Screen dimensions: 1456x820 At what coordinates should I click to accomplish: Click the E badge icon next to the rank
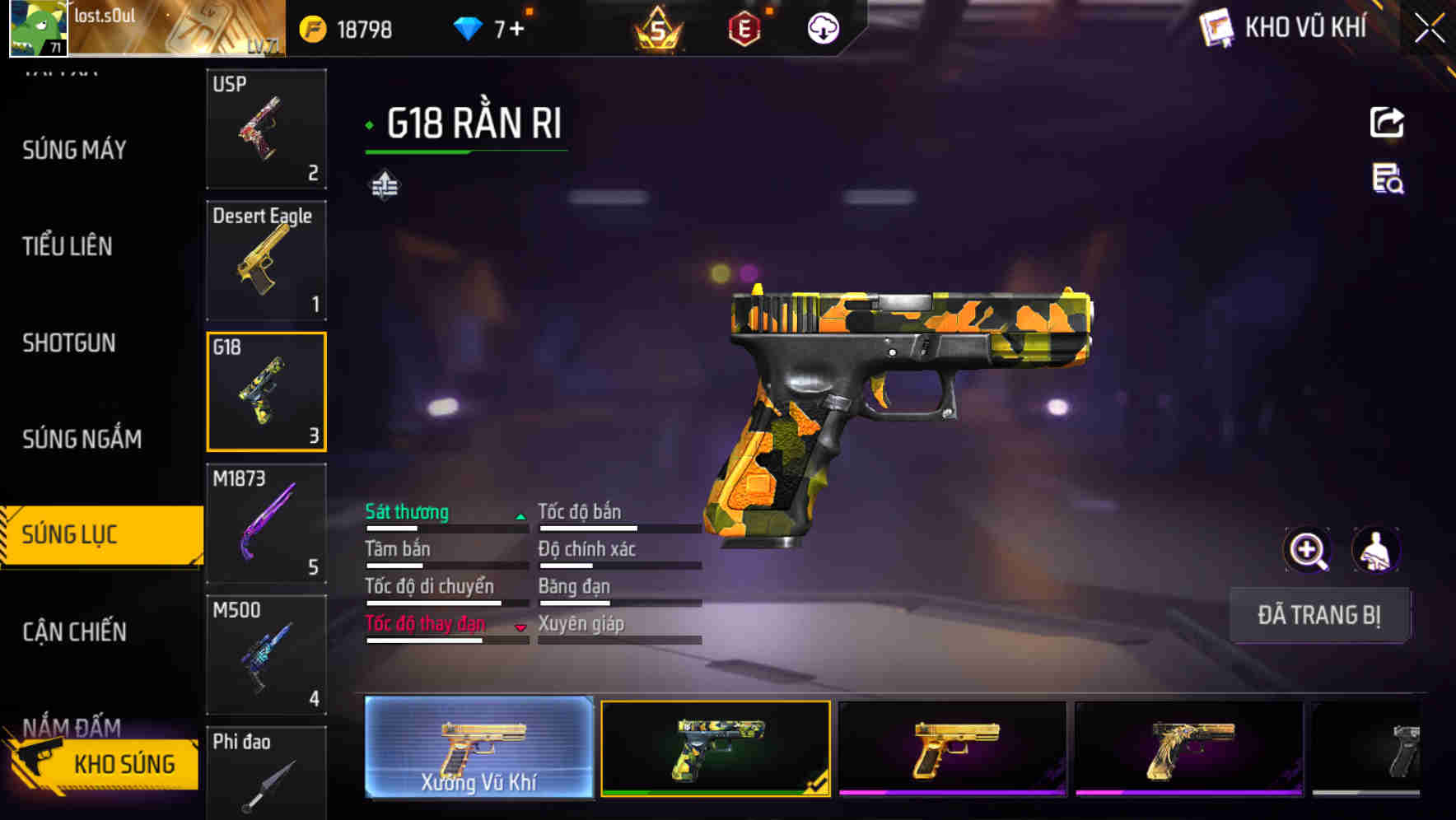coord(745,29)
